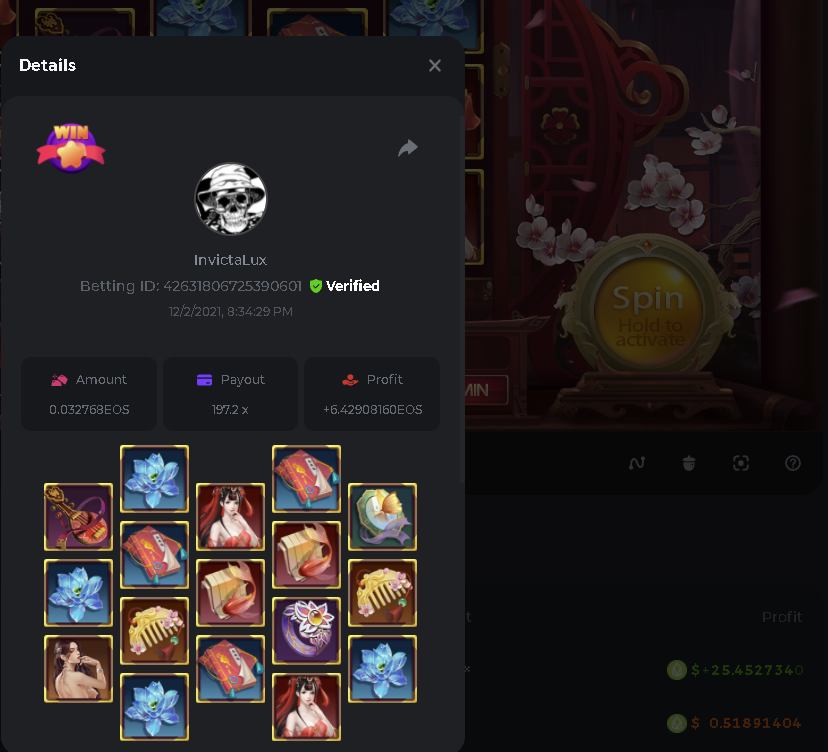Toggle the fullscreen frame icon
This screenshot has width=828, height=752.
click(x=741, y=463)
